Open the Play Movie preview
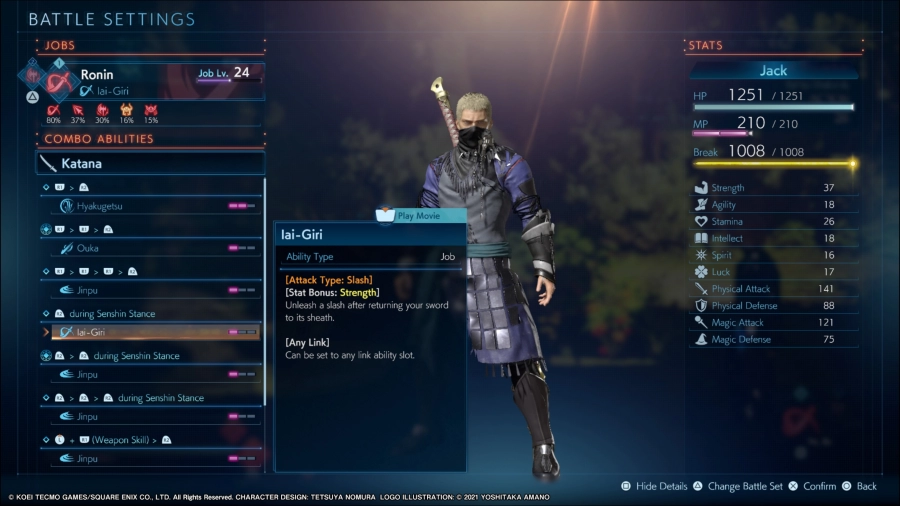Image resolution: width=900 pixels, height=506 pixels. [x=421, y=215]
